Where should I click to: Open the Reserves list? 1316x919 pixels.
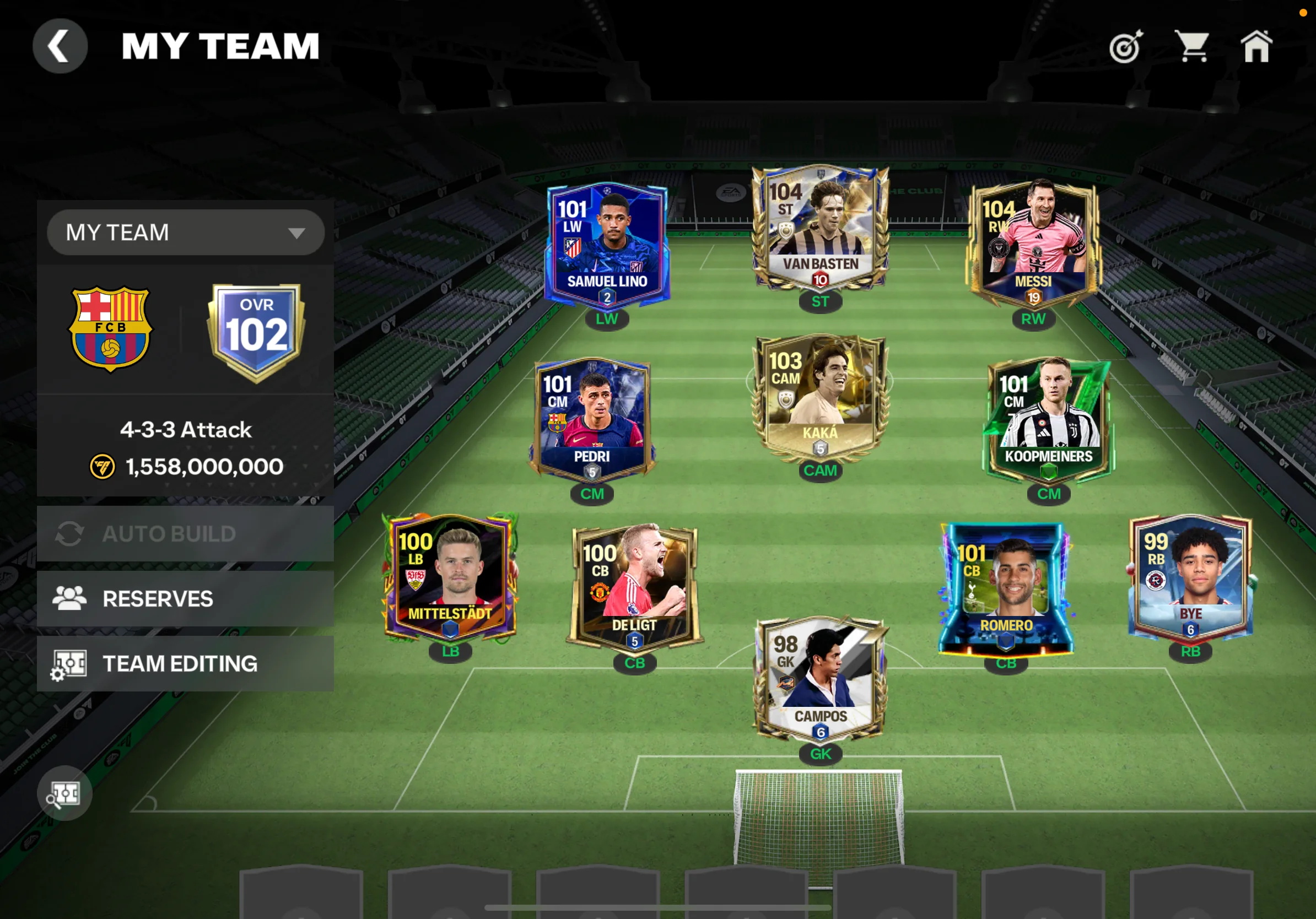(185, 599)
